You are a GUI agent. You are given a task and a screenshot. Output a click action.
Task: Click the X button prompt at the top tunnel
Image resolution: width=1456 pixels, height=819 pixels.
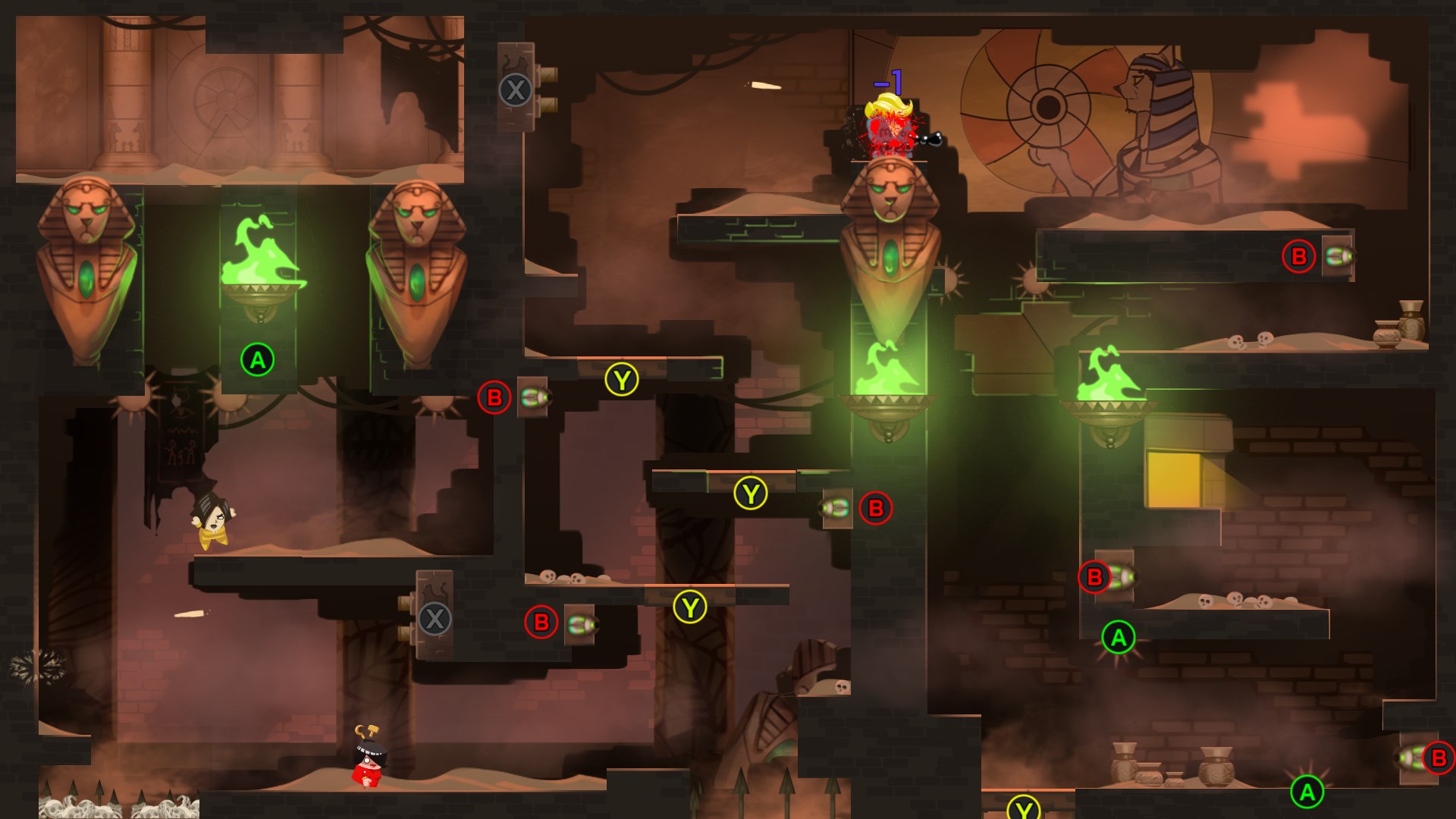[516, 89]
